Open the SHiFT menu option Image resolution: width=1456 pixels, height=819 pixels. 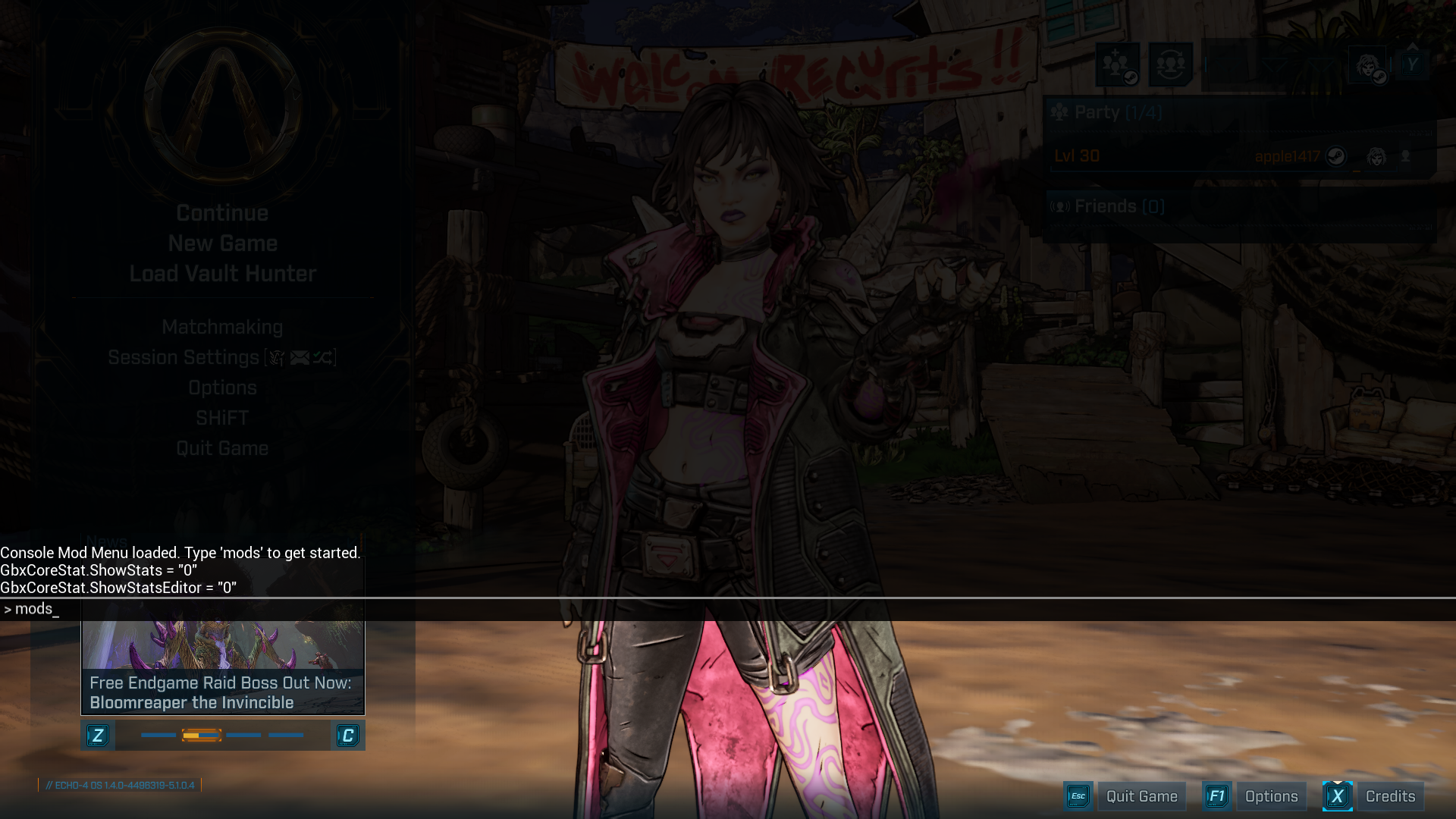click(x=221, y=418)
